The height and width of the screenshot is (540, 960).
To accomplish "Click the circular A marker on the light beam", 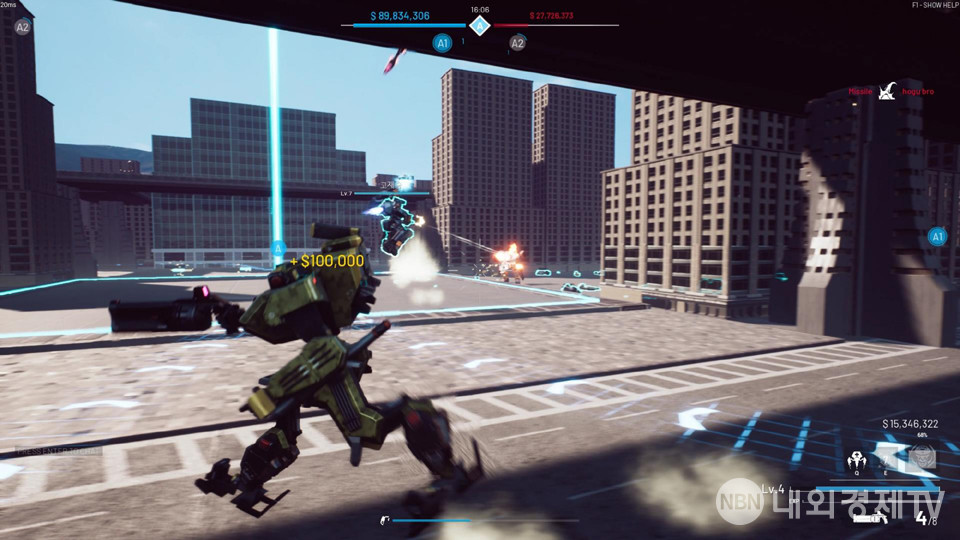I will [279, 248].
